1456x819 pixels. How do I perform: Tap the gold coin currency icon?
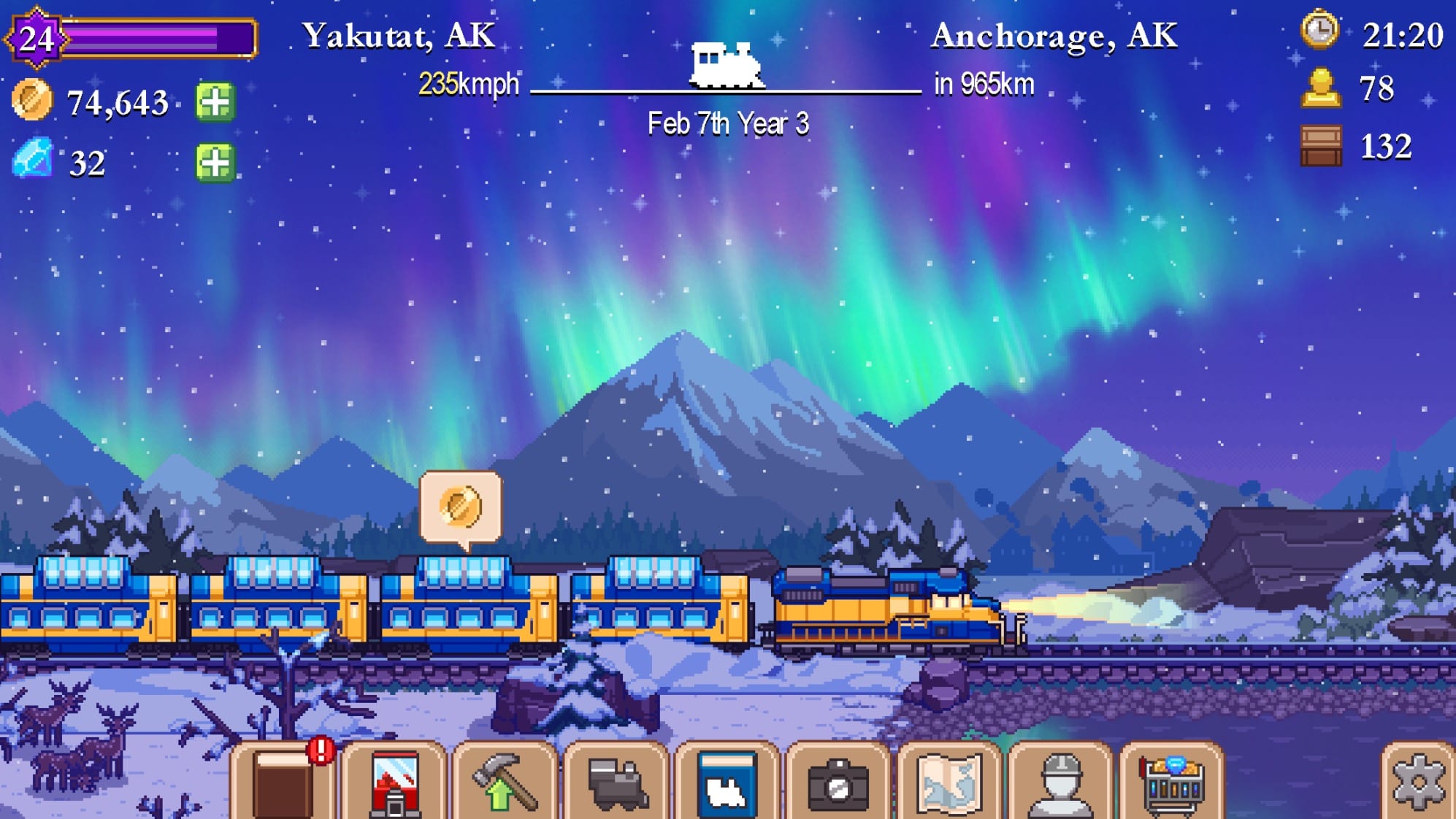coord(33,97)
